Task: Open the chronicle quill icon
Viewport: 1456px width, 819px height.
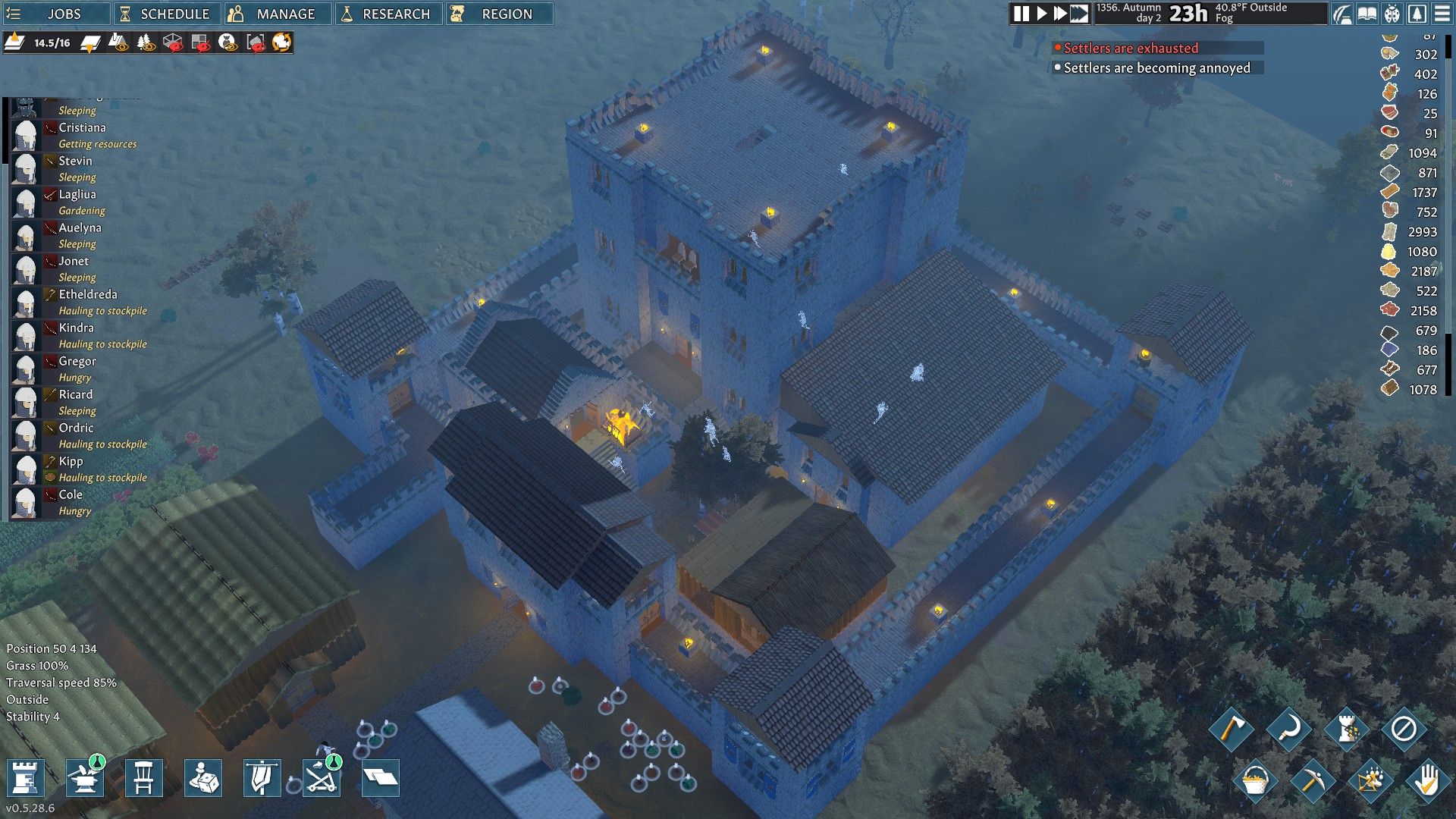Action: (1342, 13)
